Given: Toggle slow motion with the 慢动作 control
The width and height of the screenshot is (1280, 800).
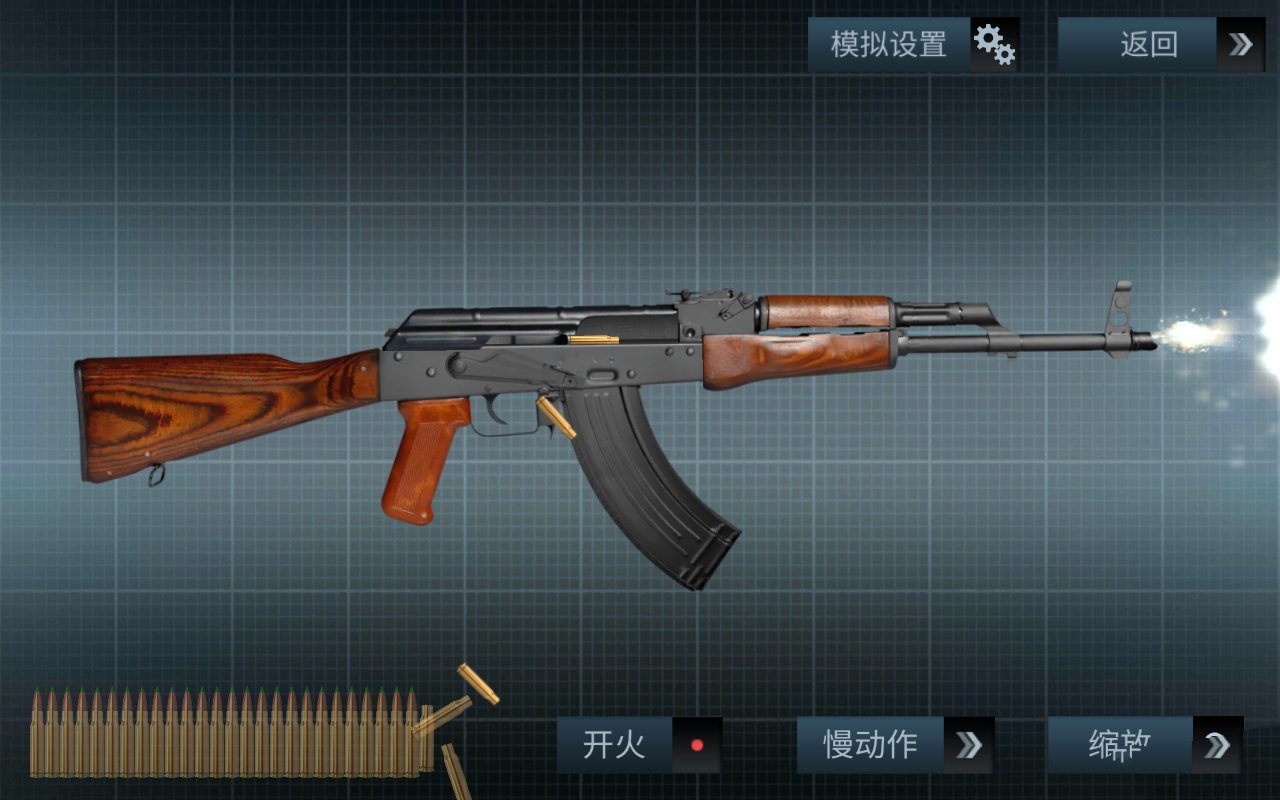Looking at the screenshot, I should click(869, 744).
